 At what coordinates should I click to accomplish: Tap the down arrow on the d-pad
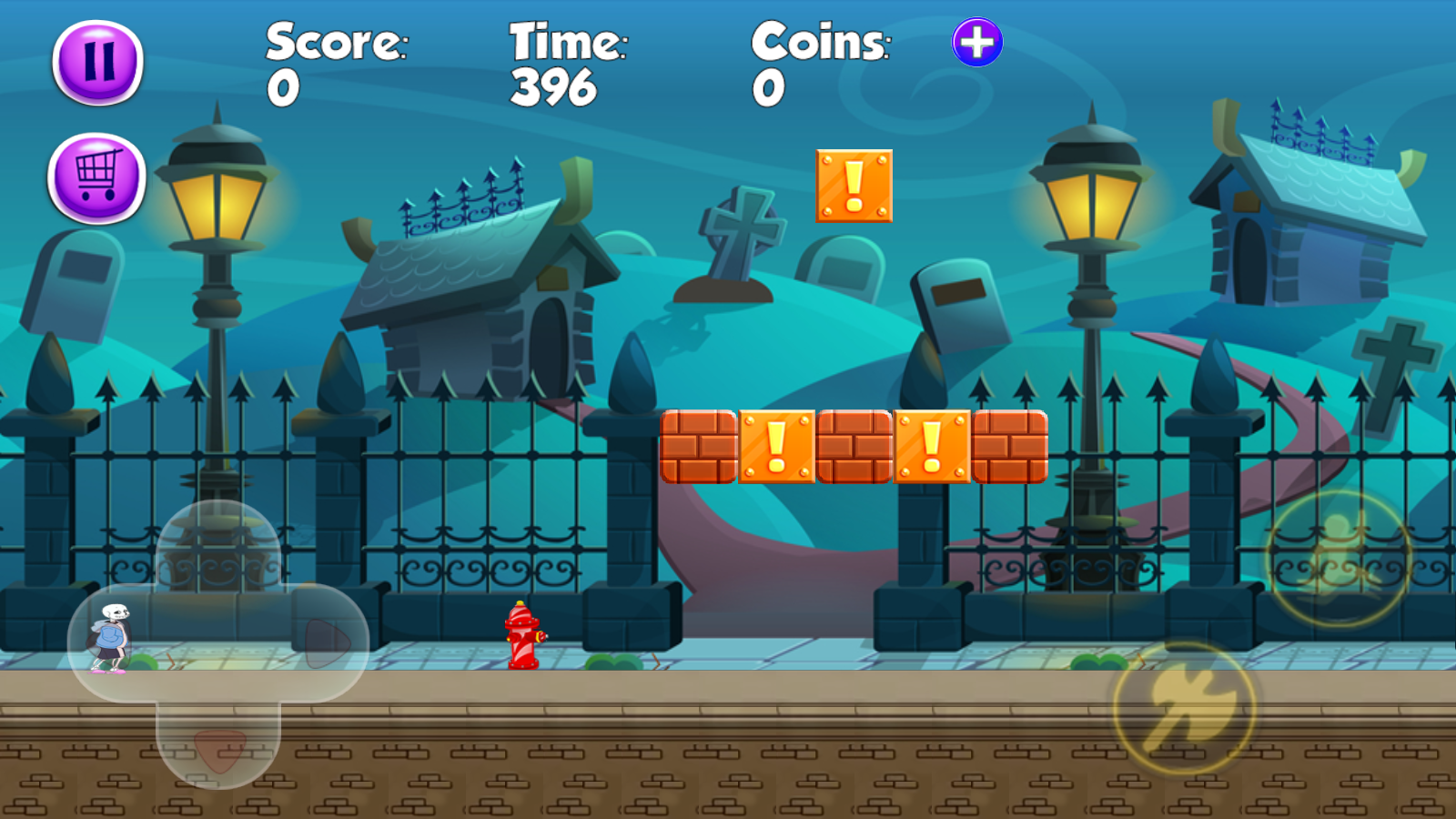point(218,748)
